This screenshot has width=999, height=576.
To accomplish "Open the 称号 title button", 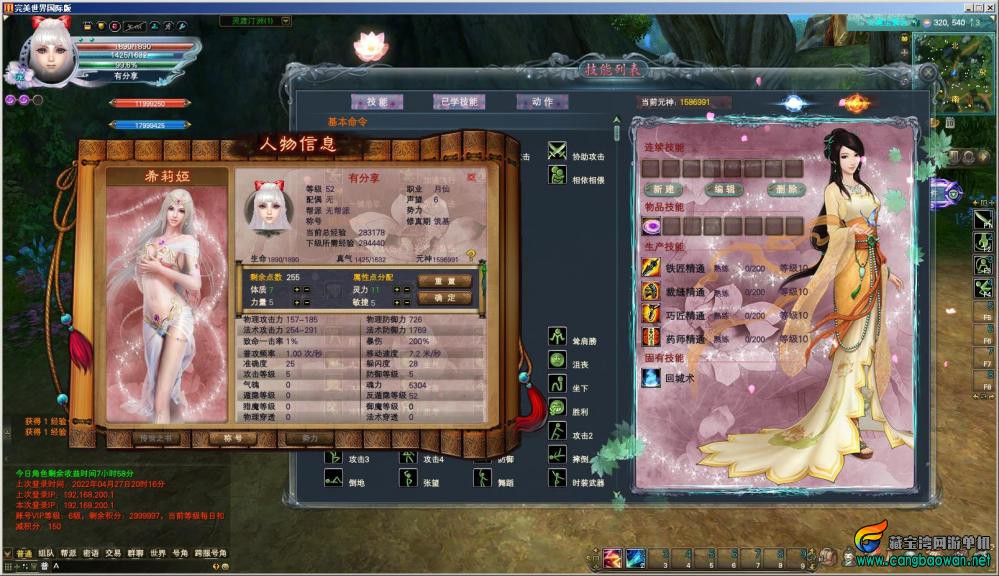I will tap(232, 438).
